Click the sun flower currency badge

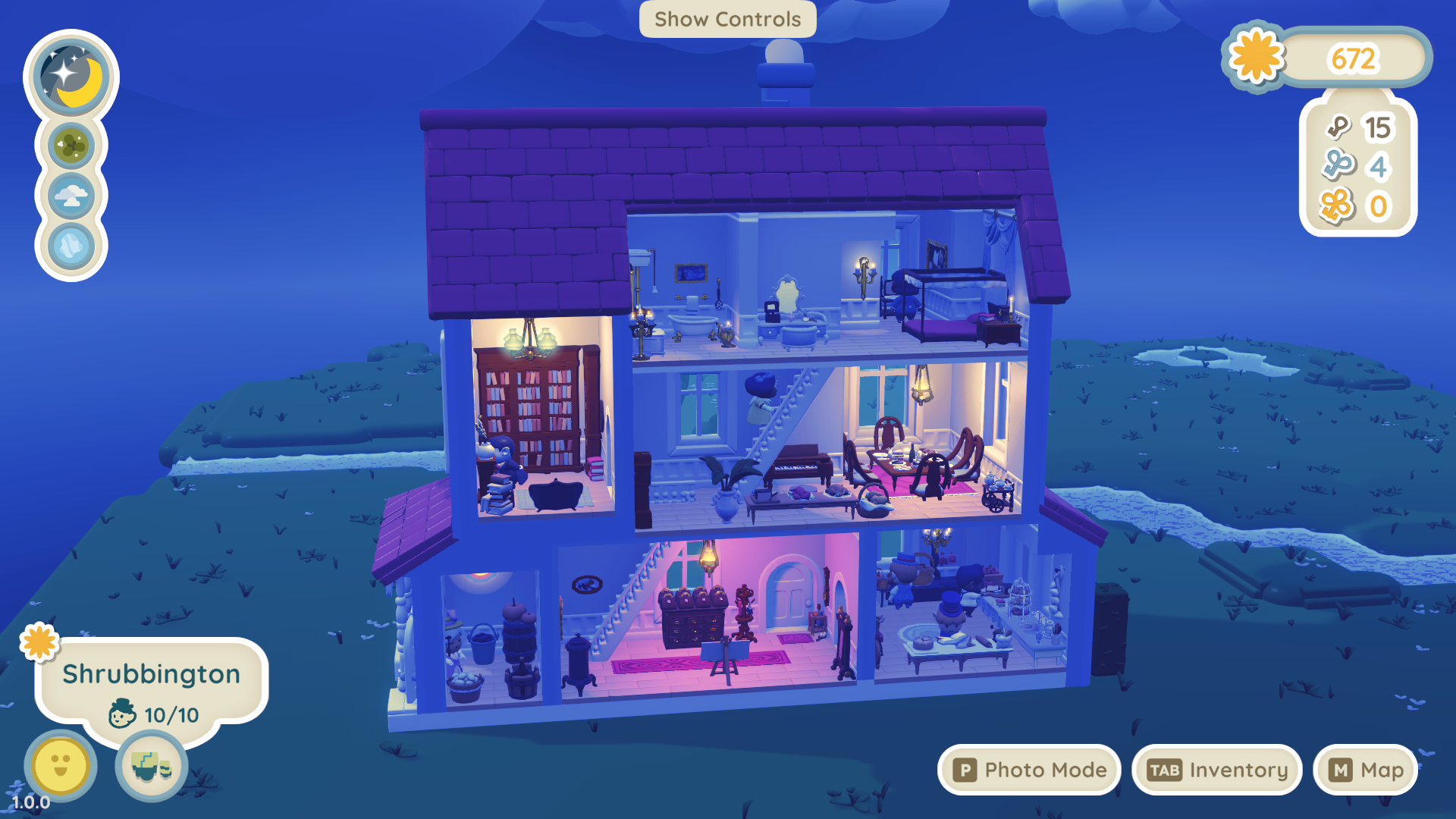1257,57
